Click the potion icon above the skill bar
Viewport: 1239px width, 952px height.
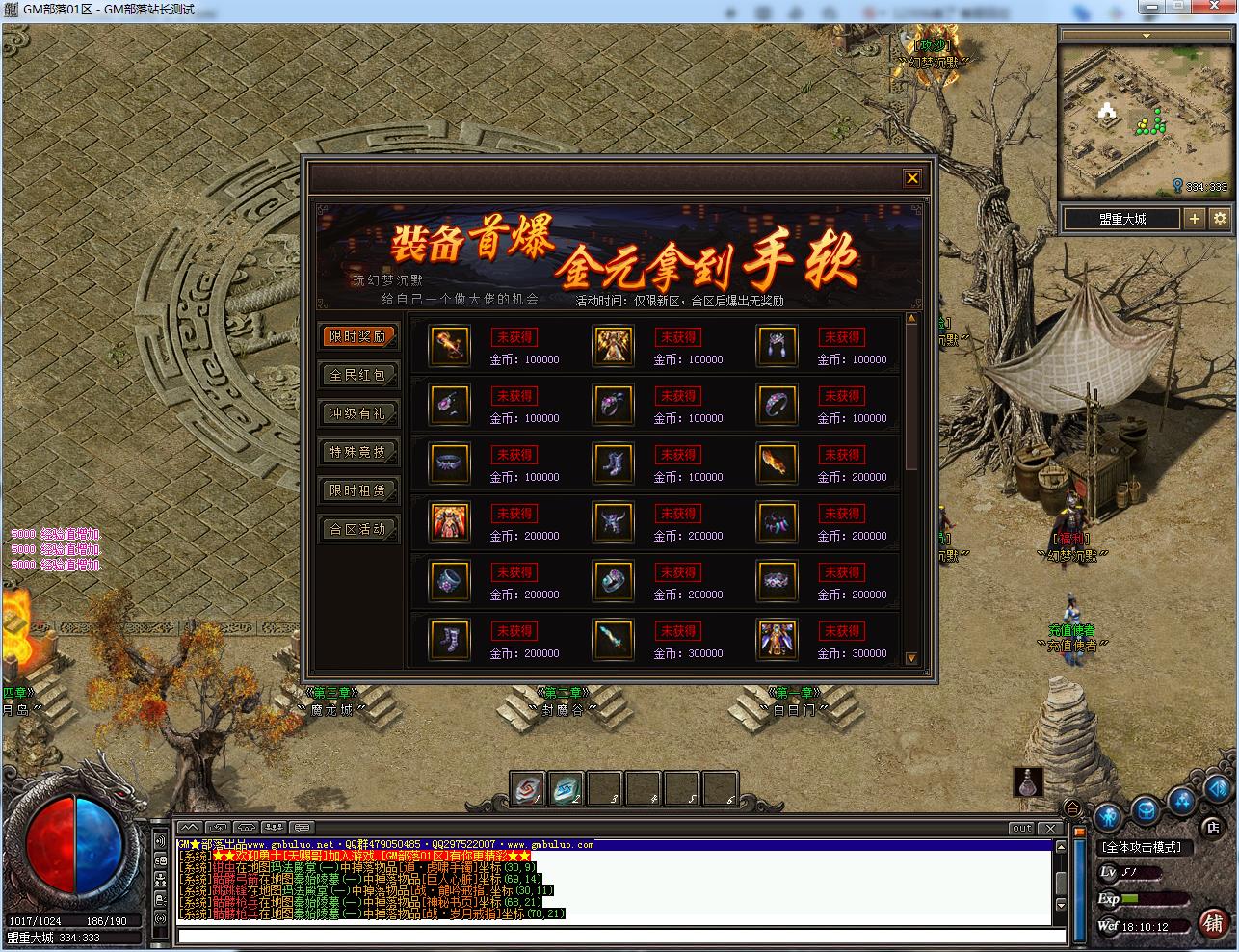pos(1028,783)
